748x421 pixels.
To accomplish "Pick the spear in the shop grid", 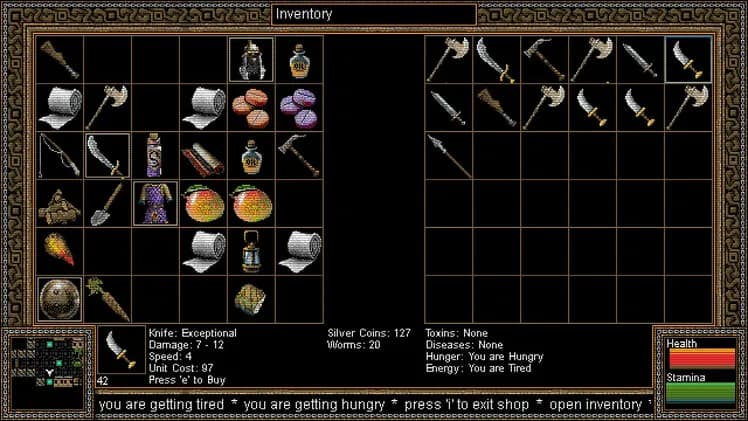I will click(448, 155).
